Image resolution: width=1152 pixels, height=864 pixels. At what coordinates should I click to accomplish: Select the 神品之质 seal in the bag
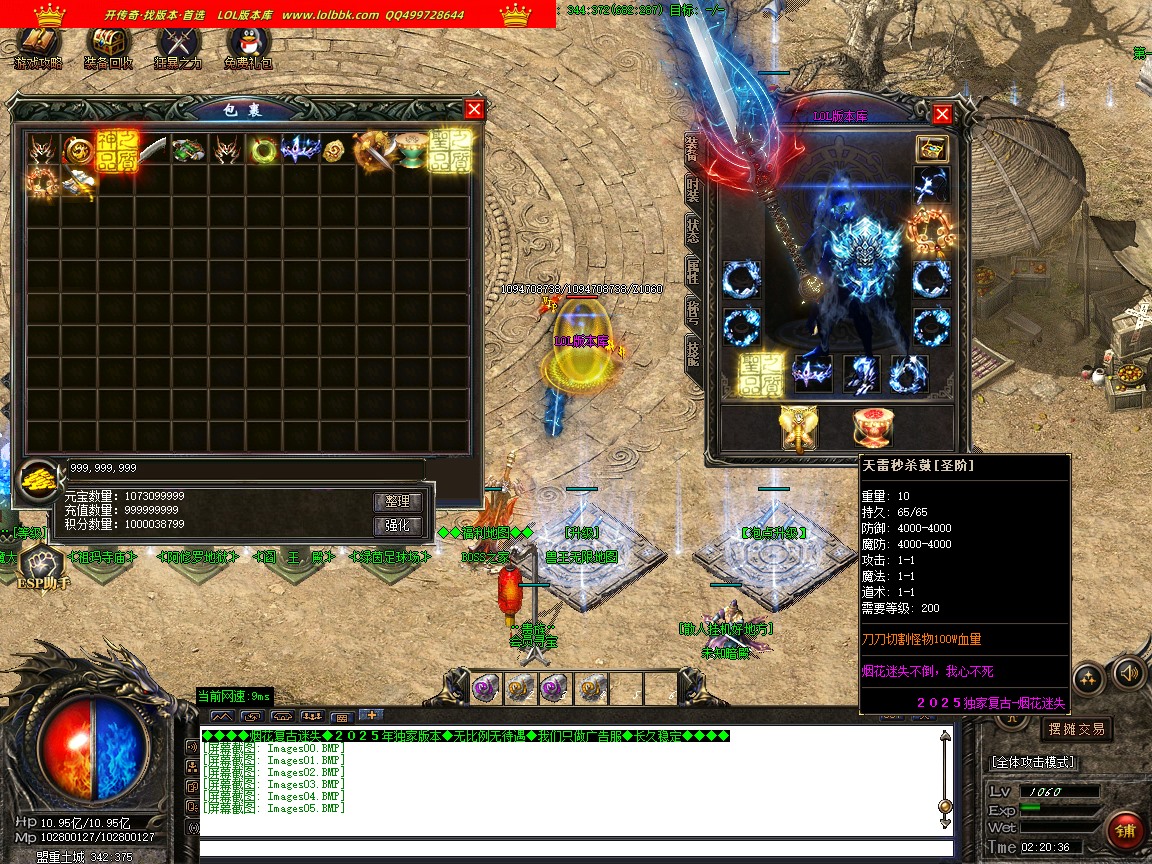pyautogui.click(x=117, y=150)
